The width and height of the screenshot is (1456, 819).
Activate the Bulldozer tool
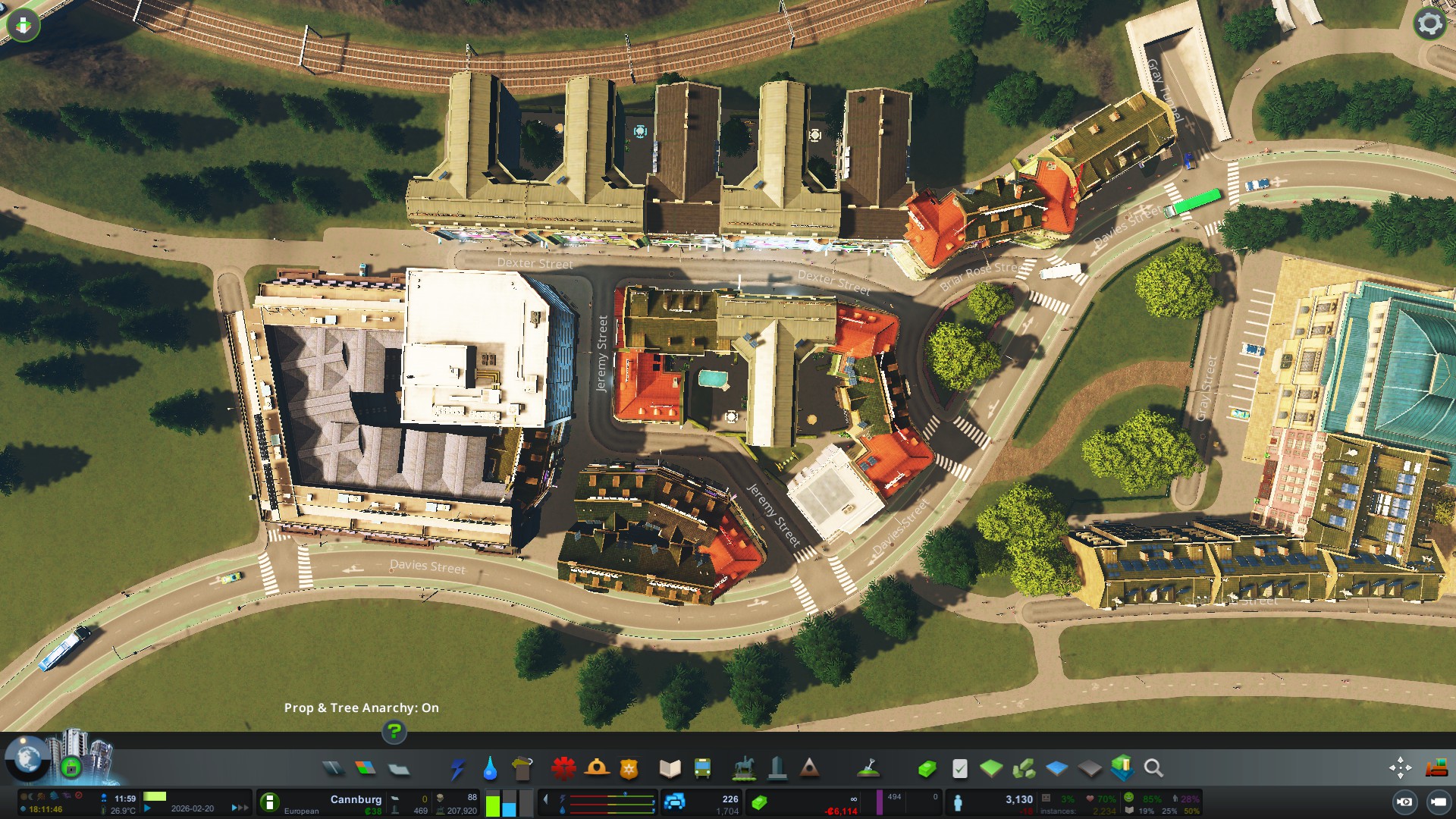pos(1436,768)
